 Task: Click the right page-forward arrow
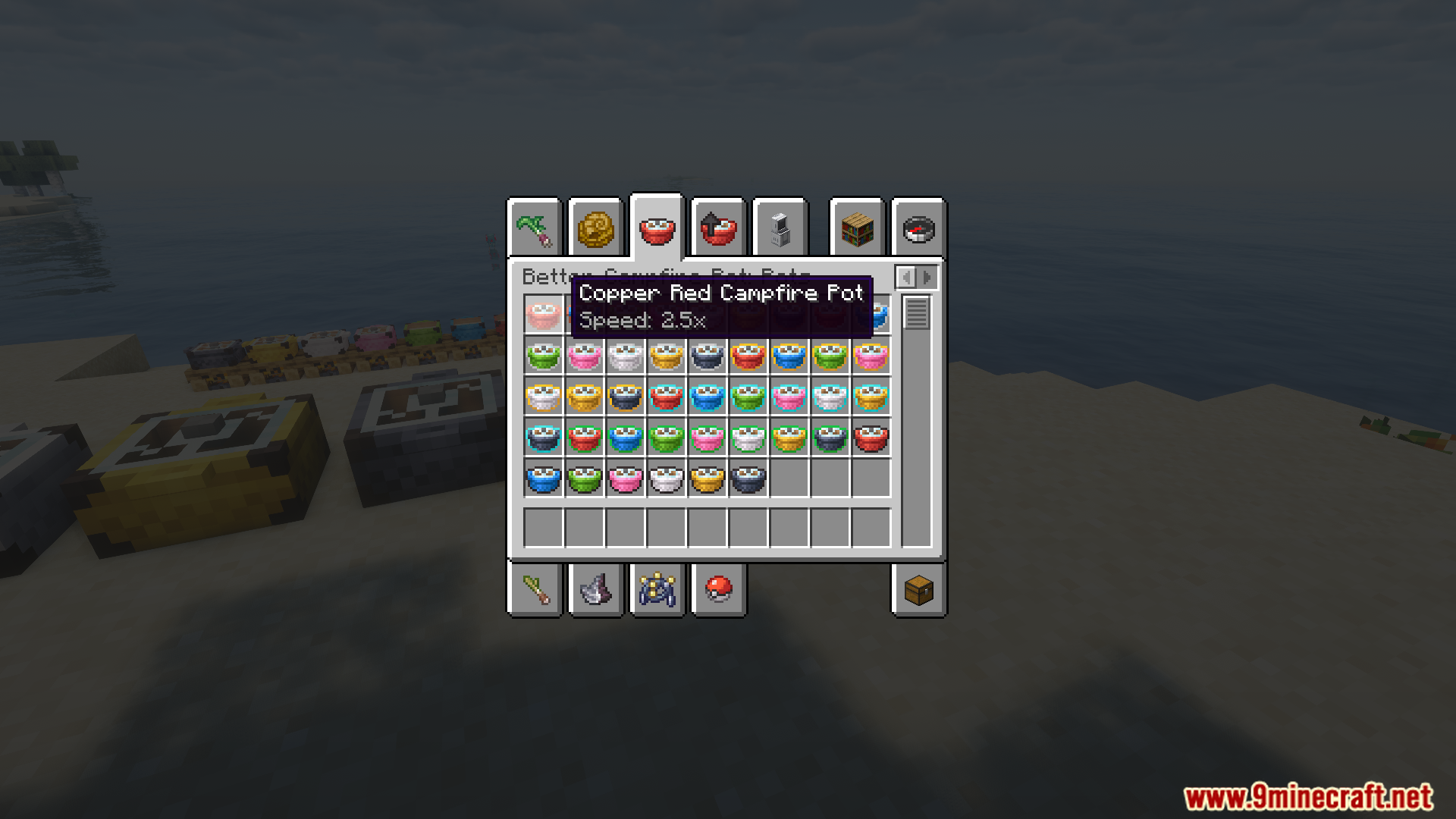point(927,277)
